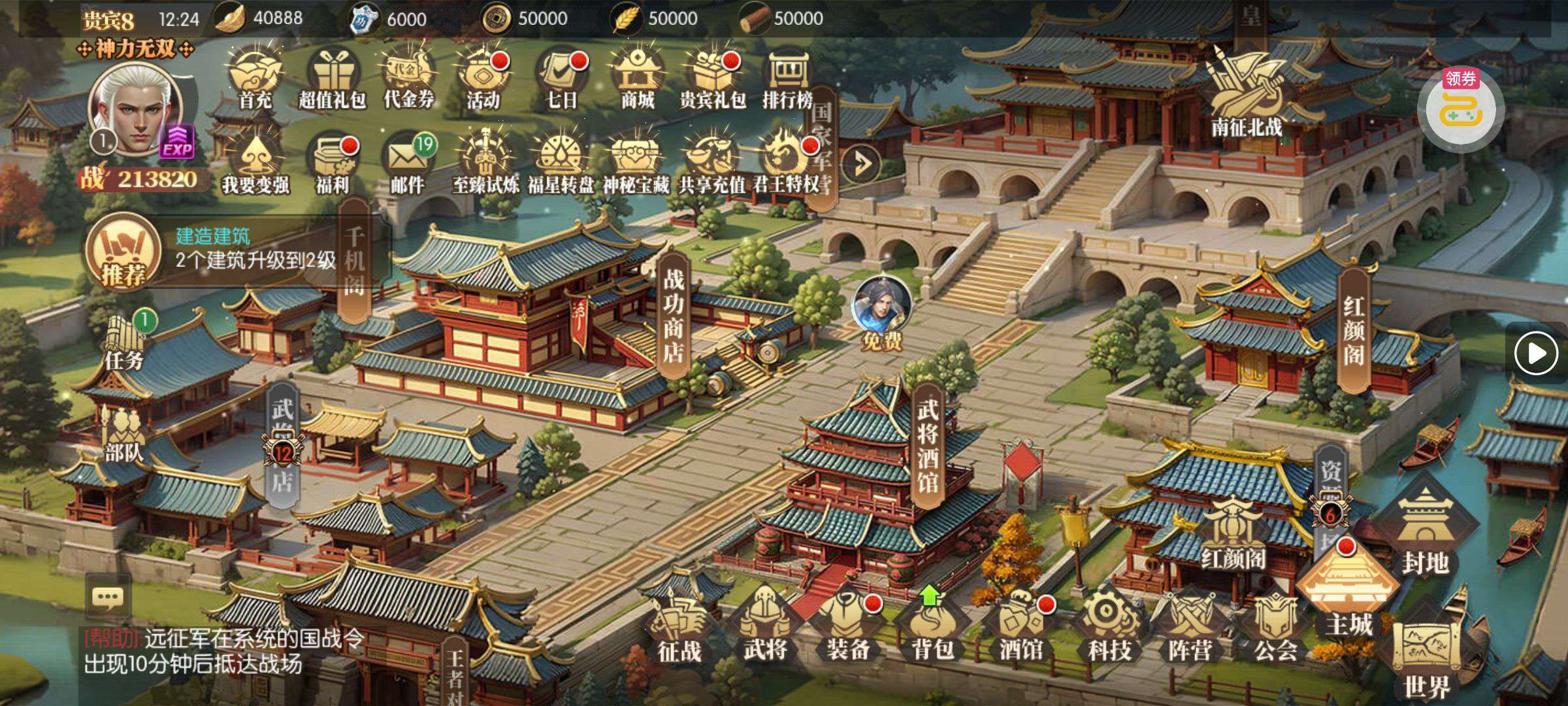
Task: Open the 福利 welfare rewards
Action: coord(332,163)
